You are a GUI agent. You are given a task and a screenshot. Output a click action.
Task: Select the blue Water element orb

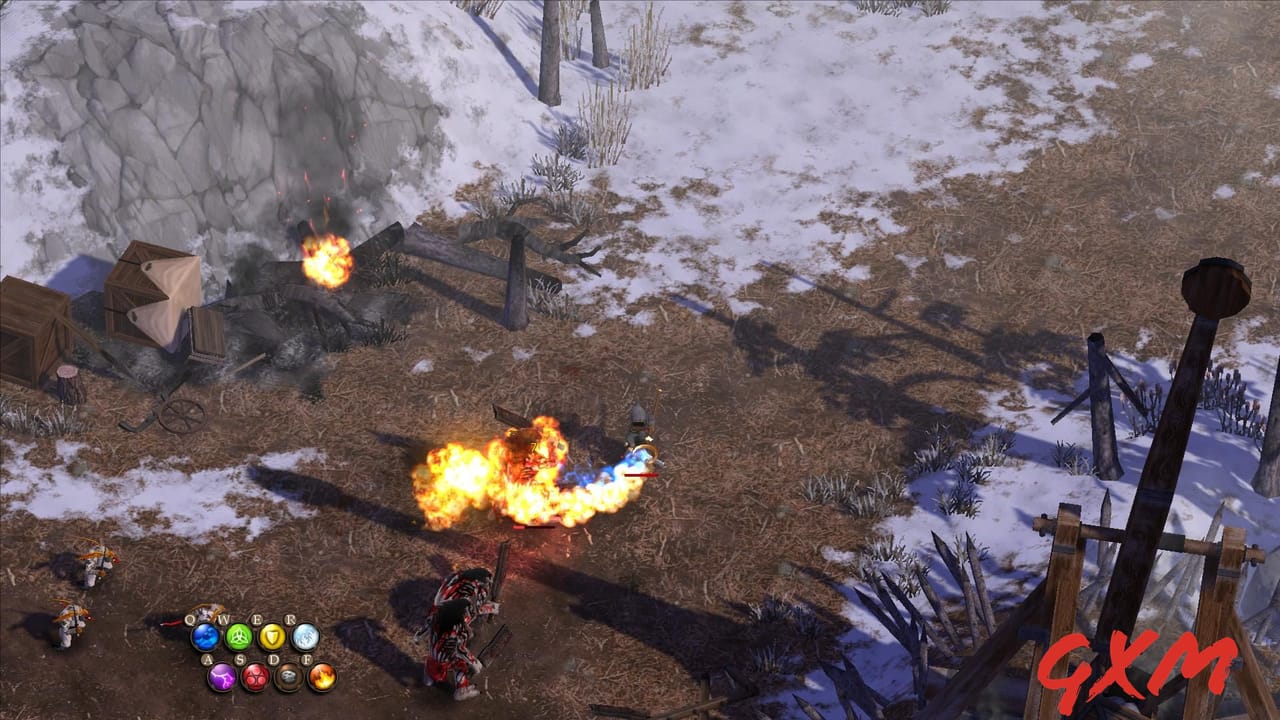click(206, 637)
